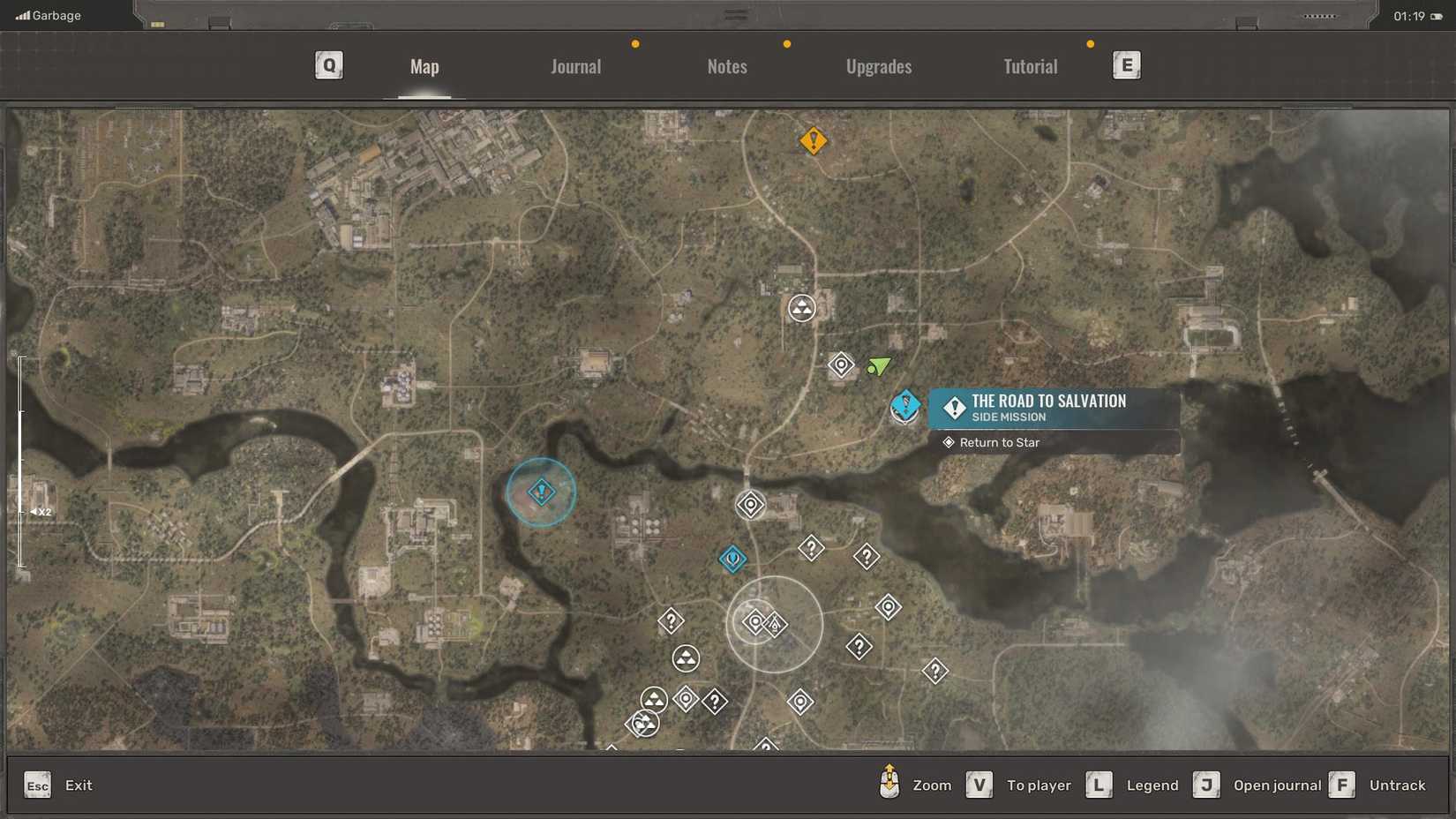Click the green player arrow on the map

pyautogui.click(x=879, y=366)
